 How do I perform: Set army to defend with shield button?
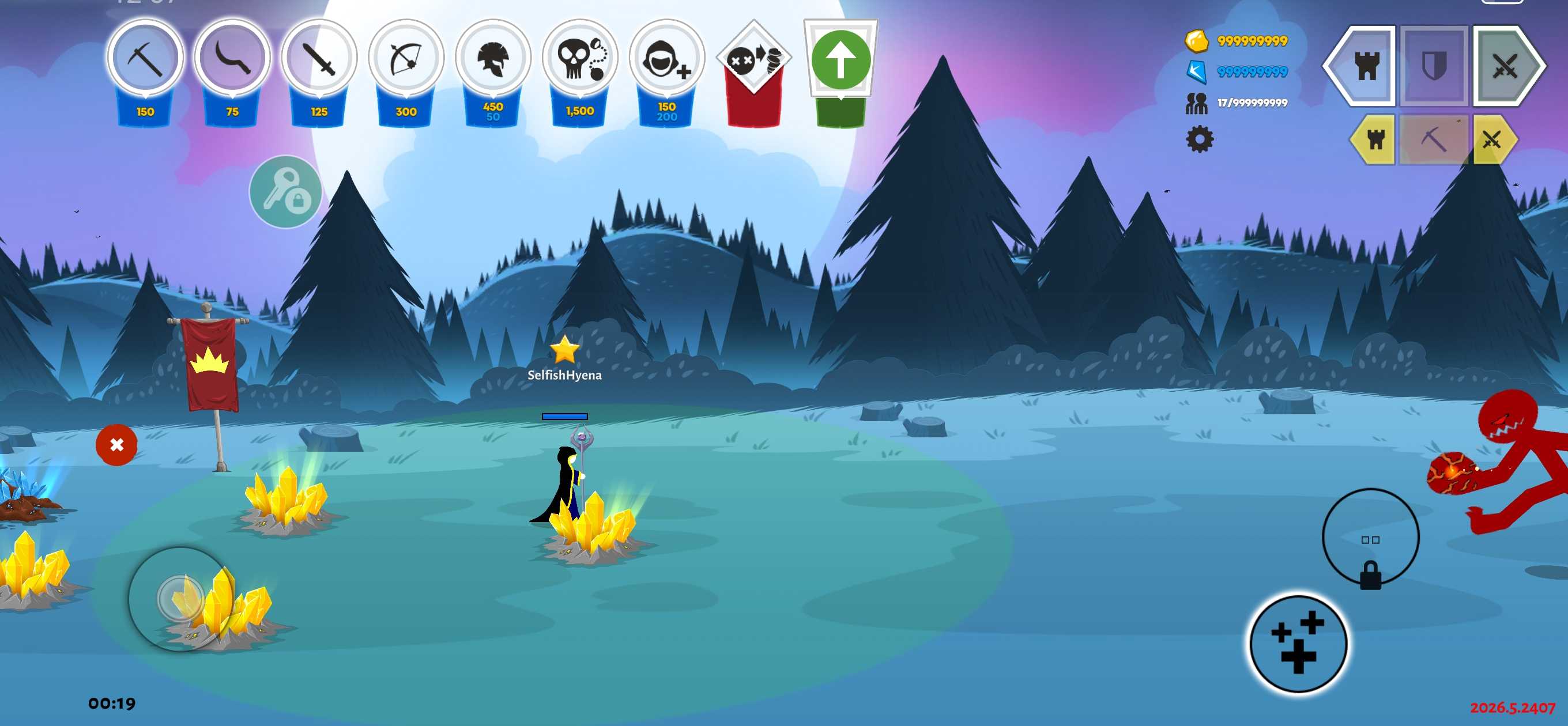(x=1434, y=66)
